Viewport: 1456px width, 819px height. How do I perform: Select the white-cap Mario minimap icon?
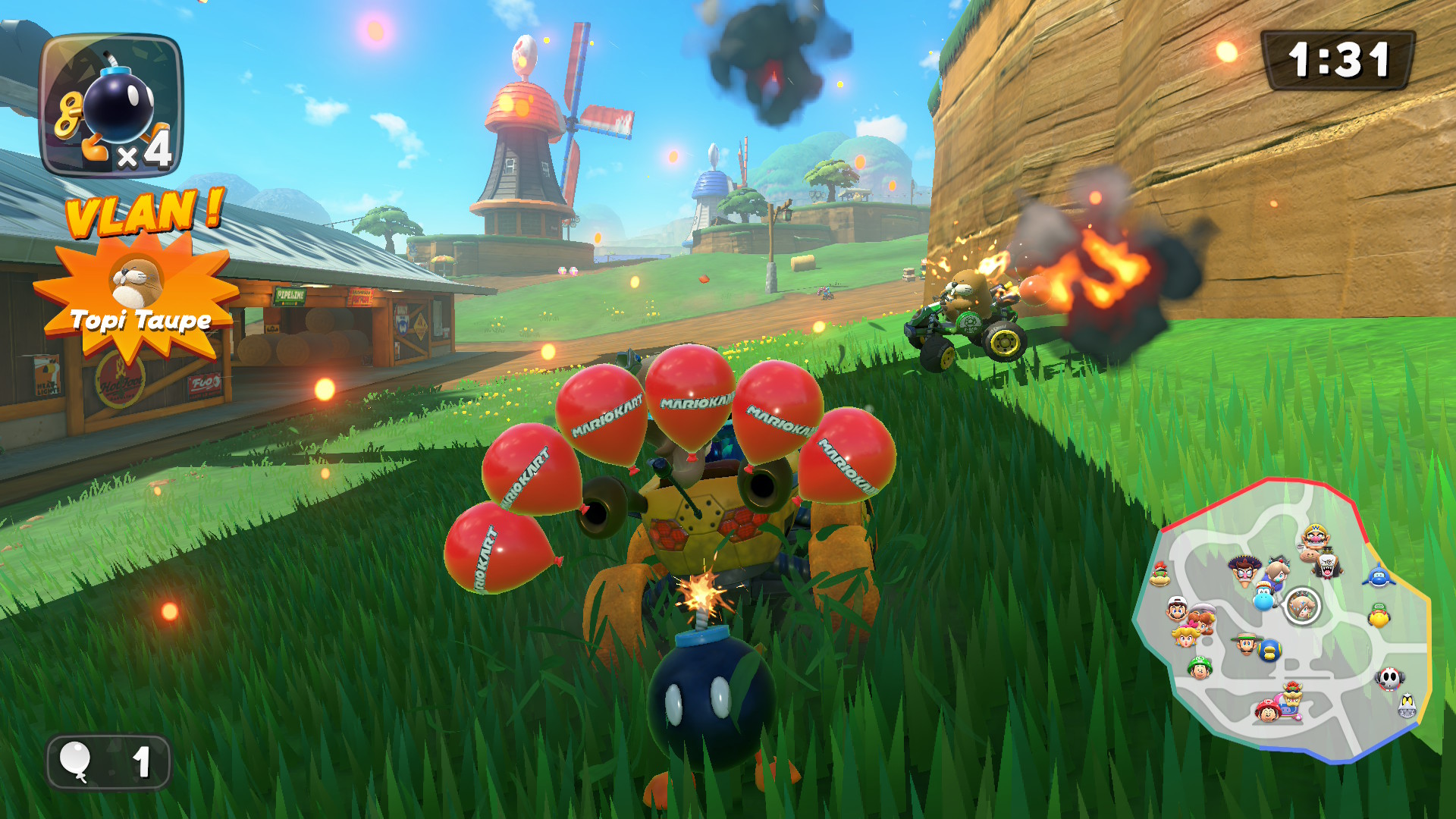click(x=1176, y=609)
